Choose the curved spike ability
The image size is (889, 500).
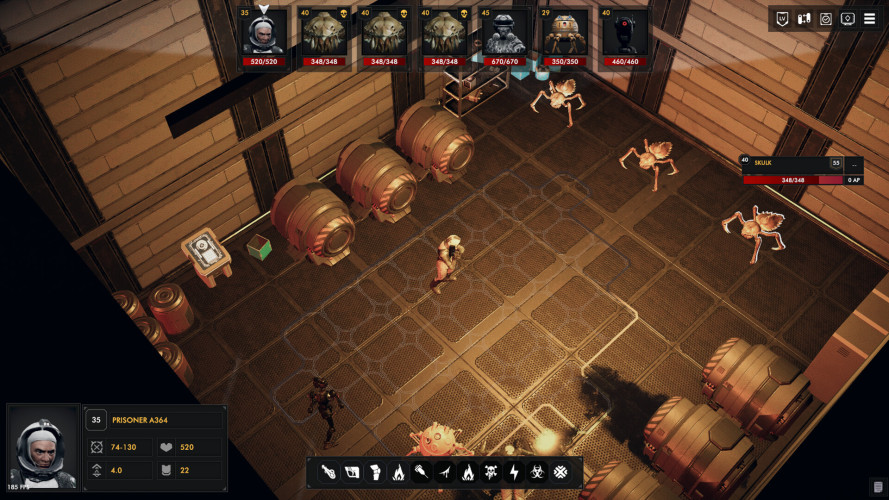click(x=444, y=471)
